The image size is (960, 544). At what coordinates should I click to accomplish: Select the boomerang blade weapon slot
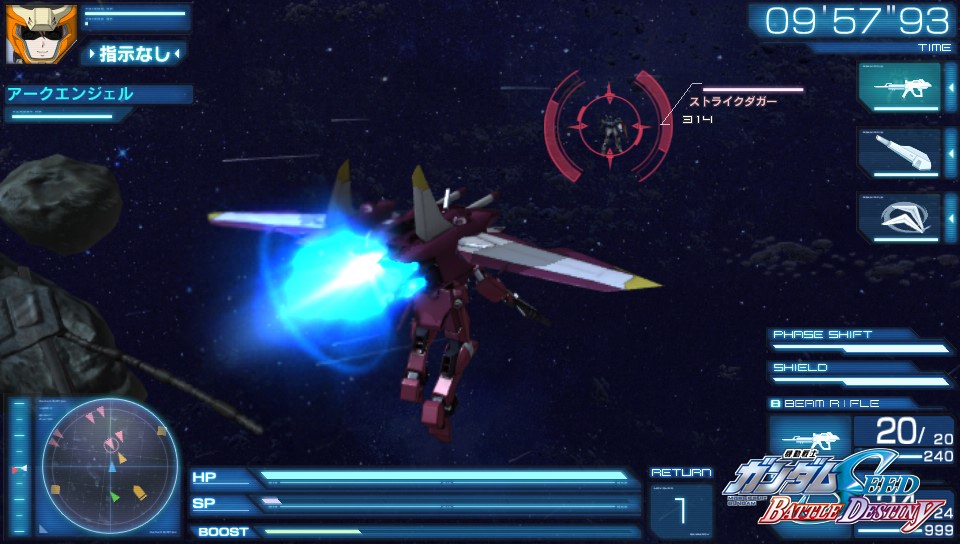[x=899, y=217]
